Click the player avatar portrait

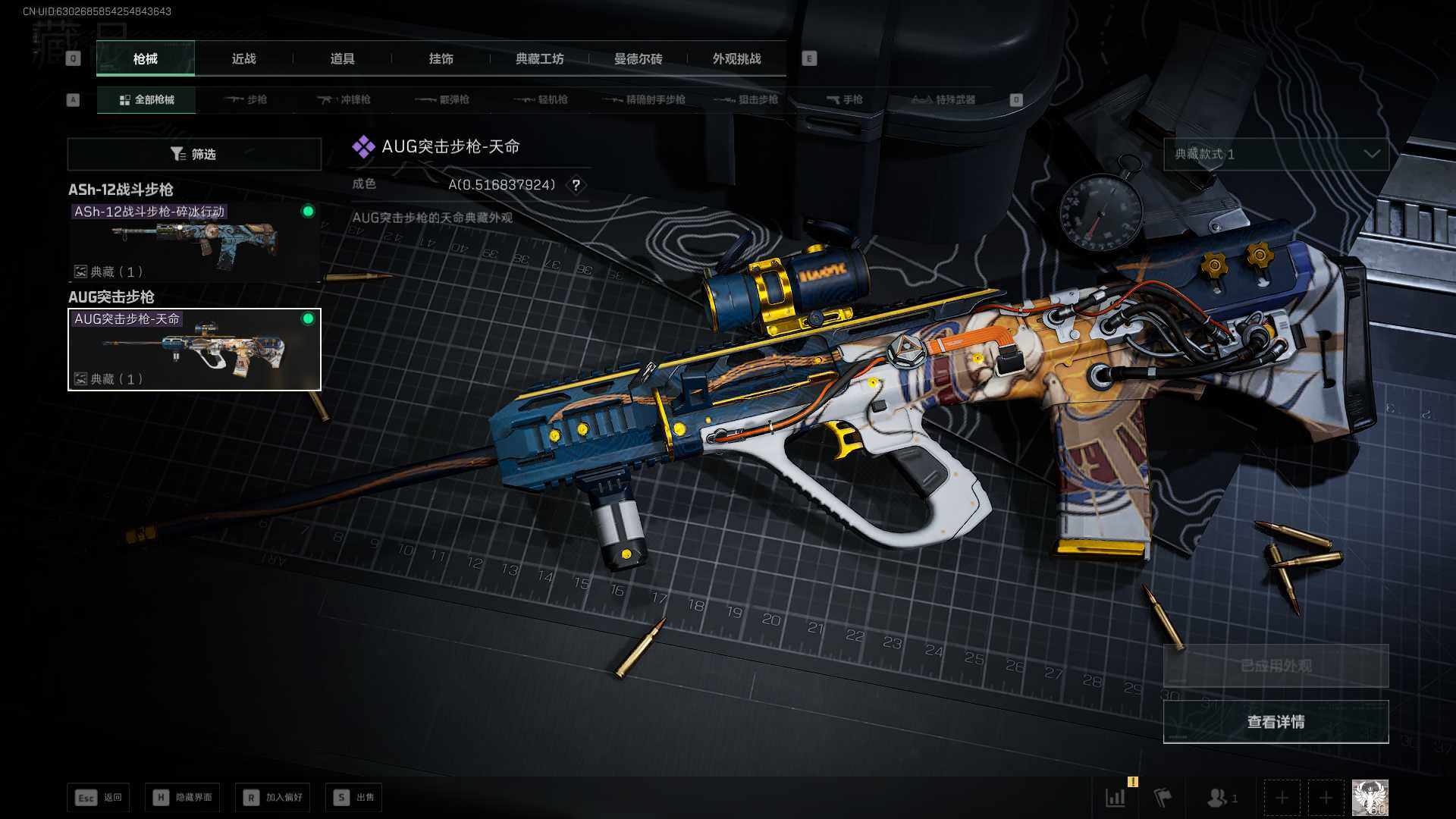coord(1370,798)
